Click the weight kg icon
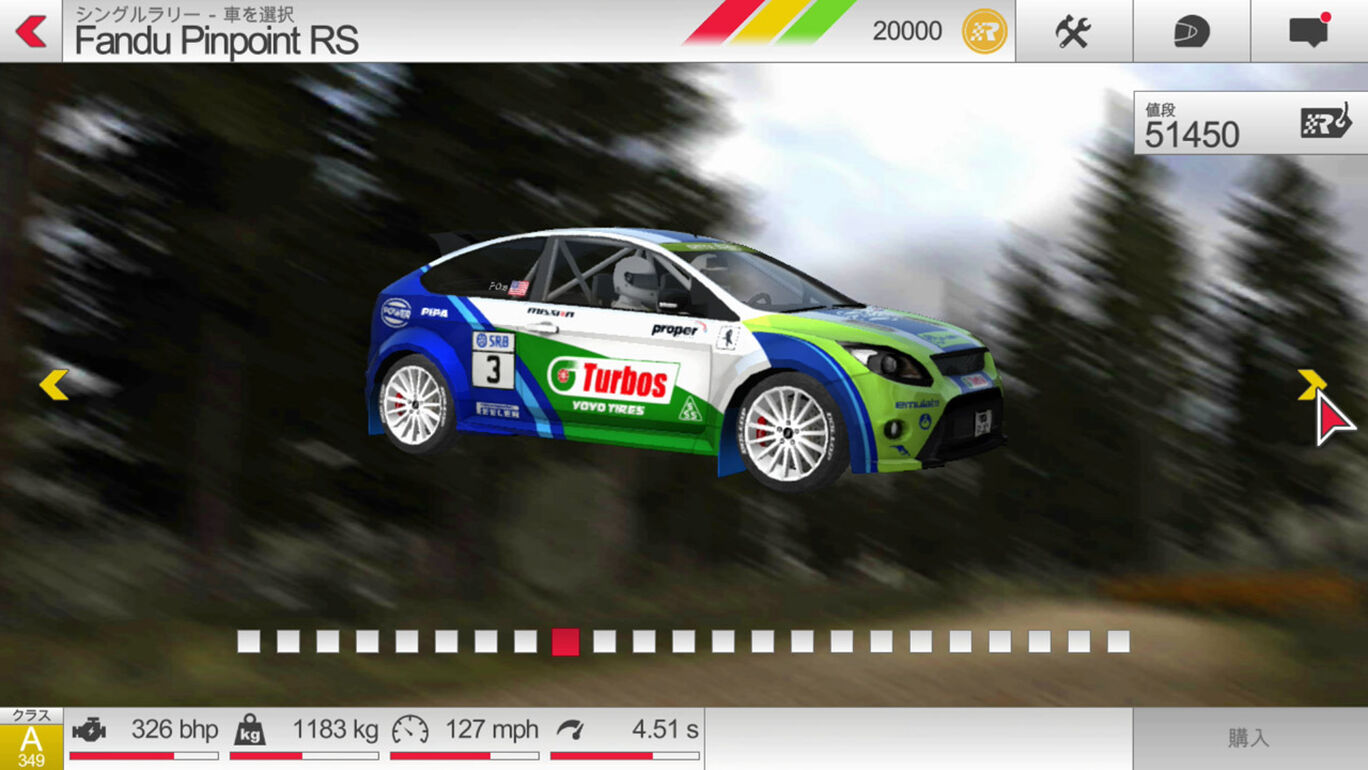Screen dimensions: 1368x770 (x=250, y=729)
